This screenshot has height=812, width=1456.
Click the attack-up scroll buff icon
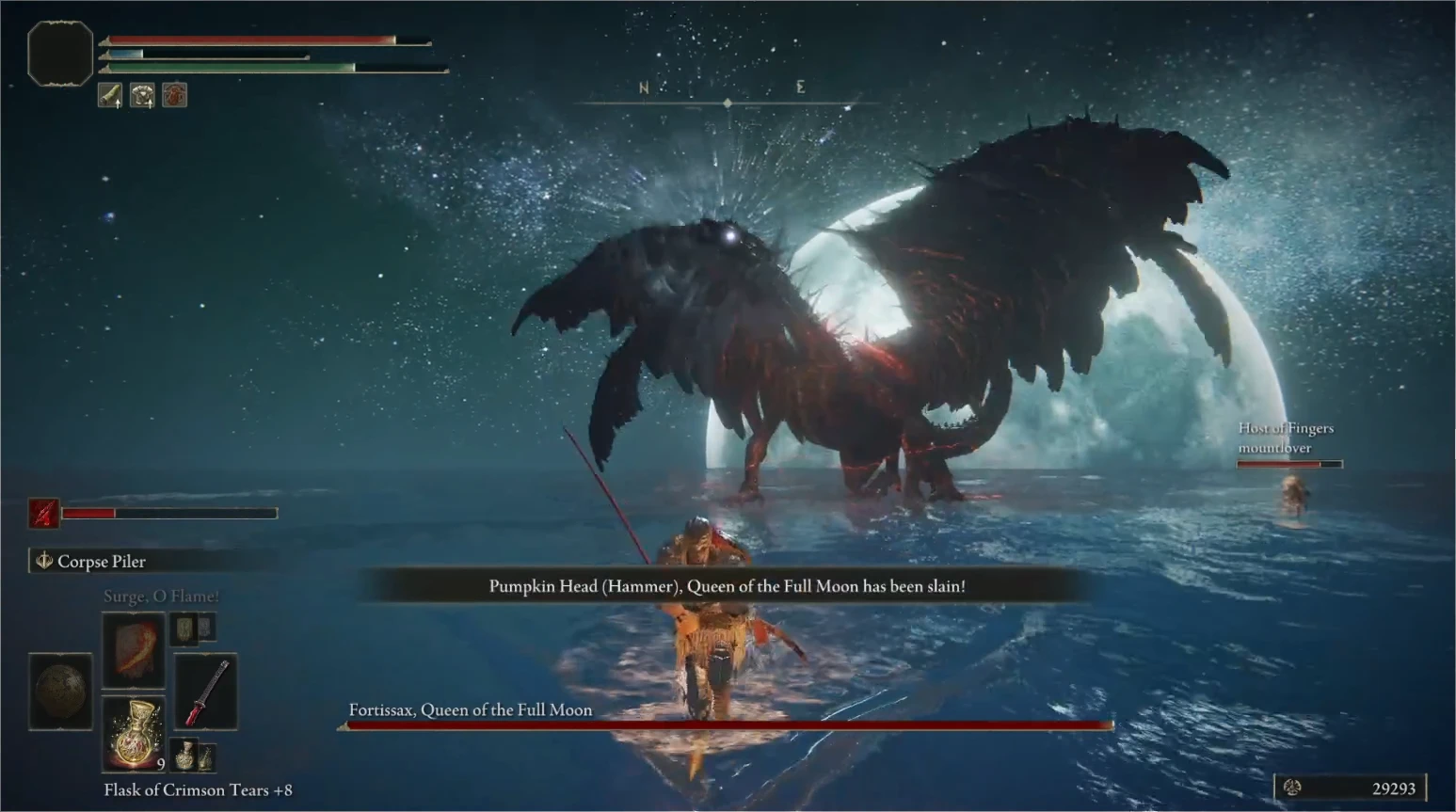point(110,95)
